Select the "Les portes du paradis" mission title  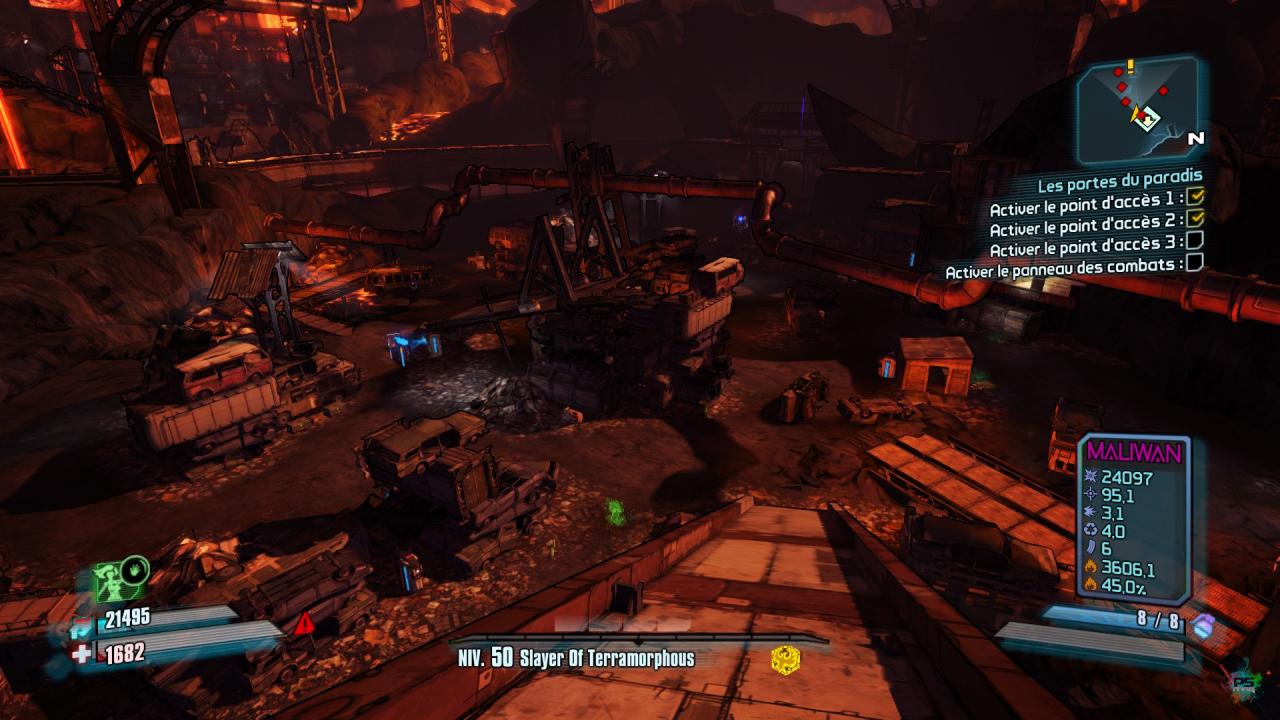(1119, 185)
